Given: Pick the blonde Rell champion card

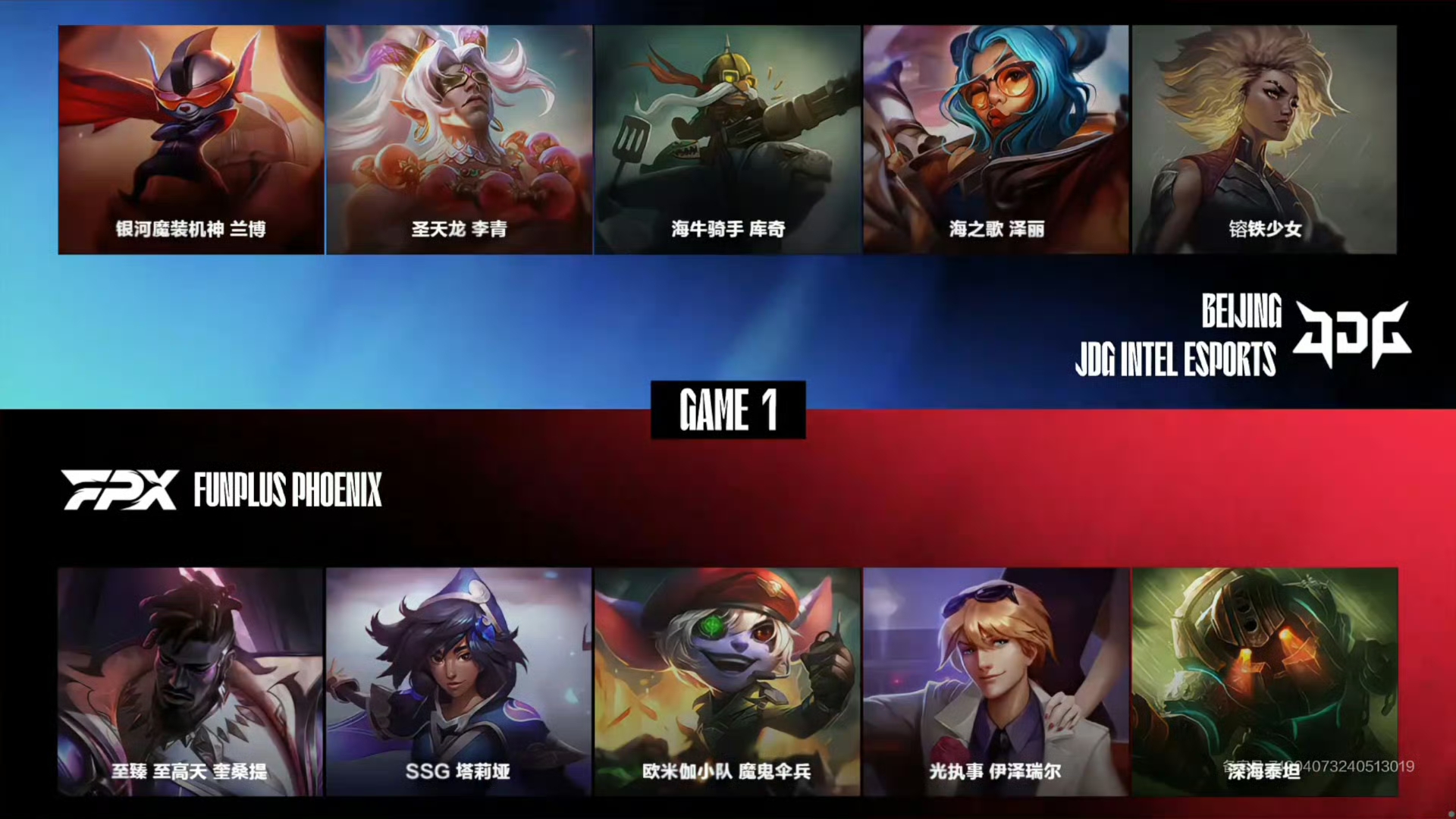Looking at the screenshot, I should click(1264, 140).
